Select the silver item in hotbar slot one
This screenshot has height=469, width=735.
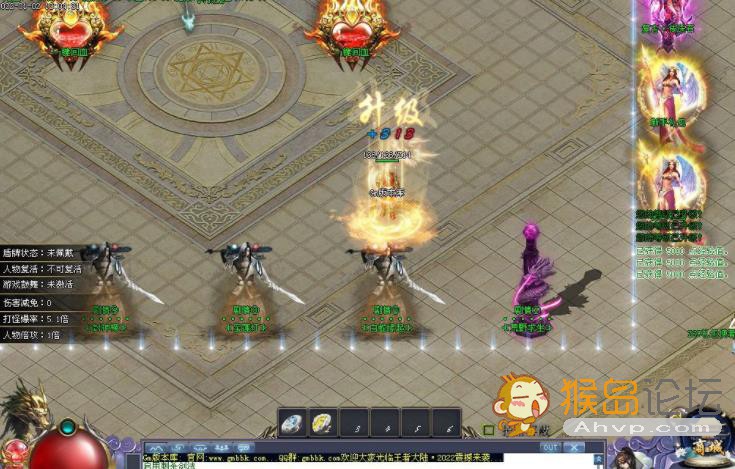point(292,424)
